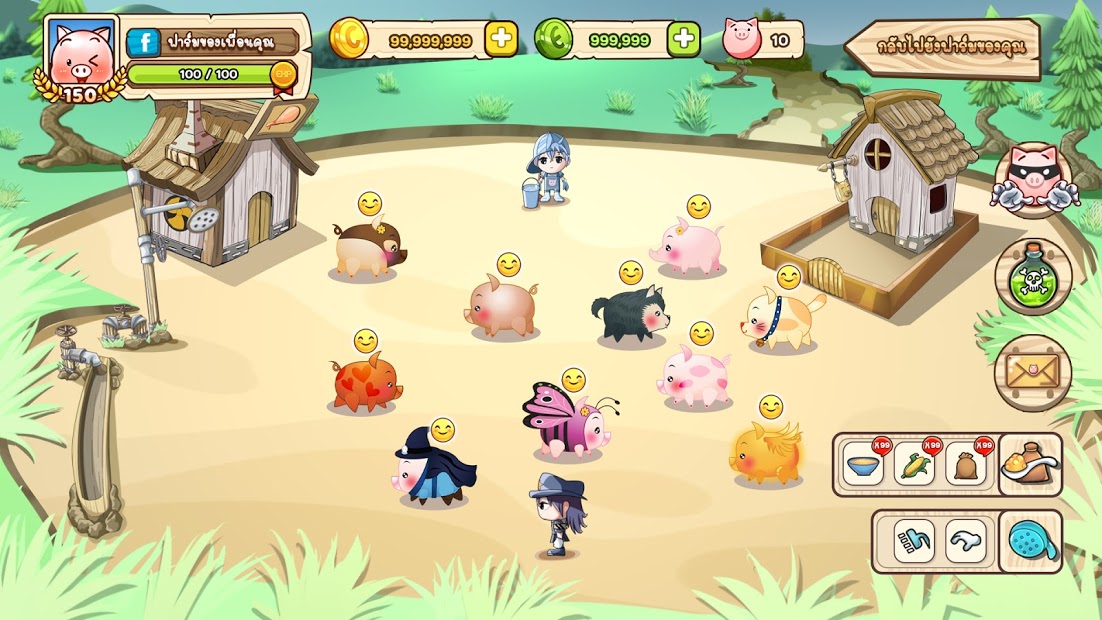Select the white glove tool

966,541
